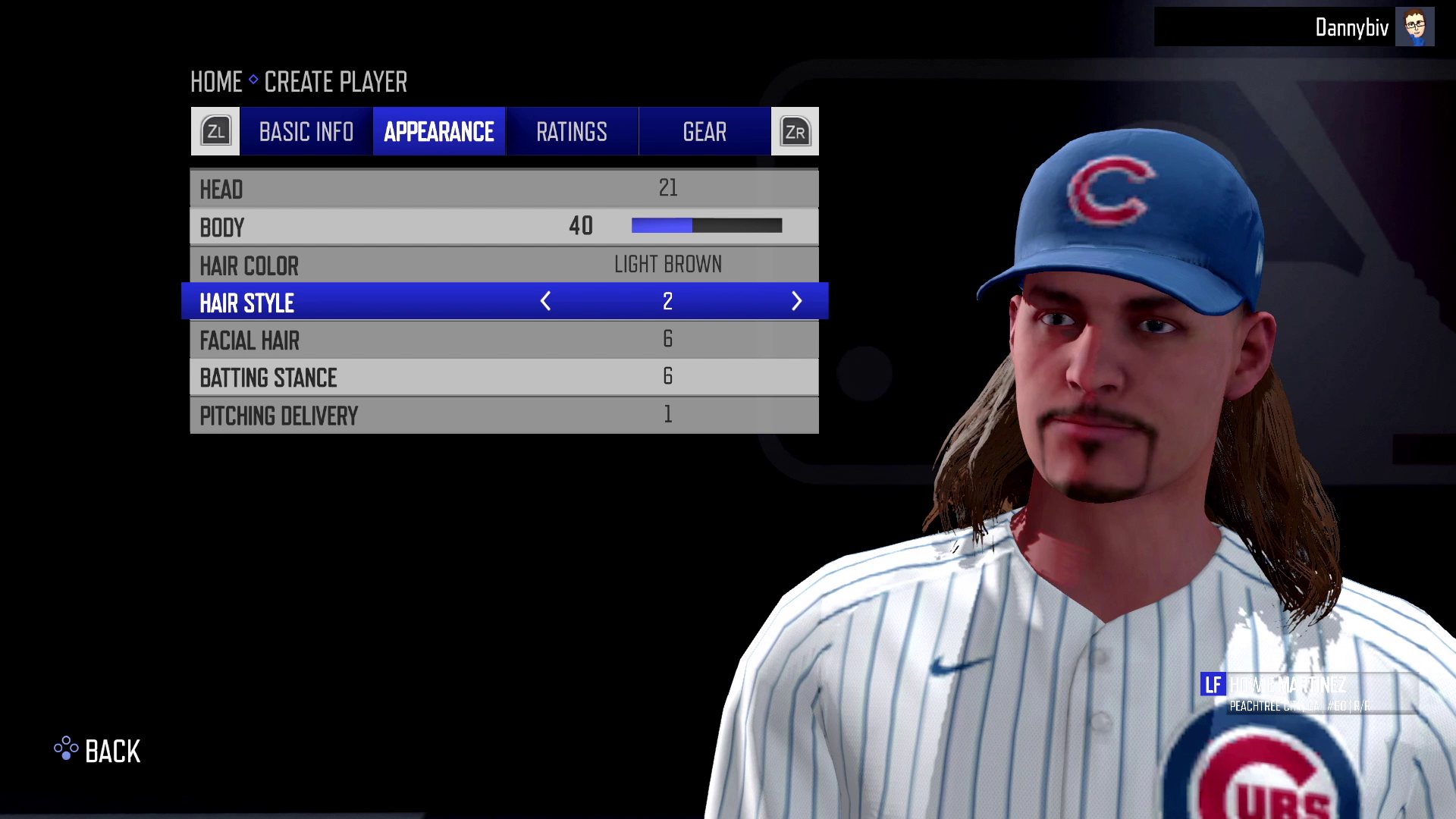1456x819 pixels.
Task: Click the LF position badge on the nameplate
Action: 1213,685
